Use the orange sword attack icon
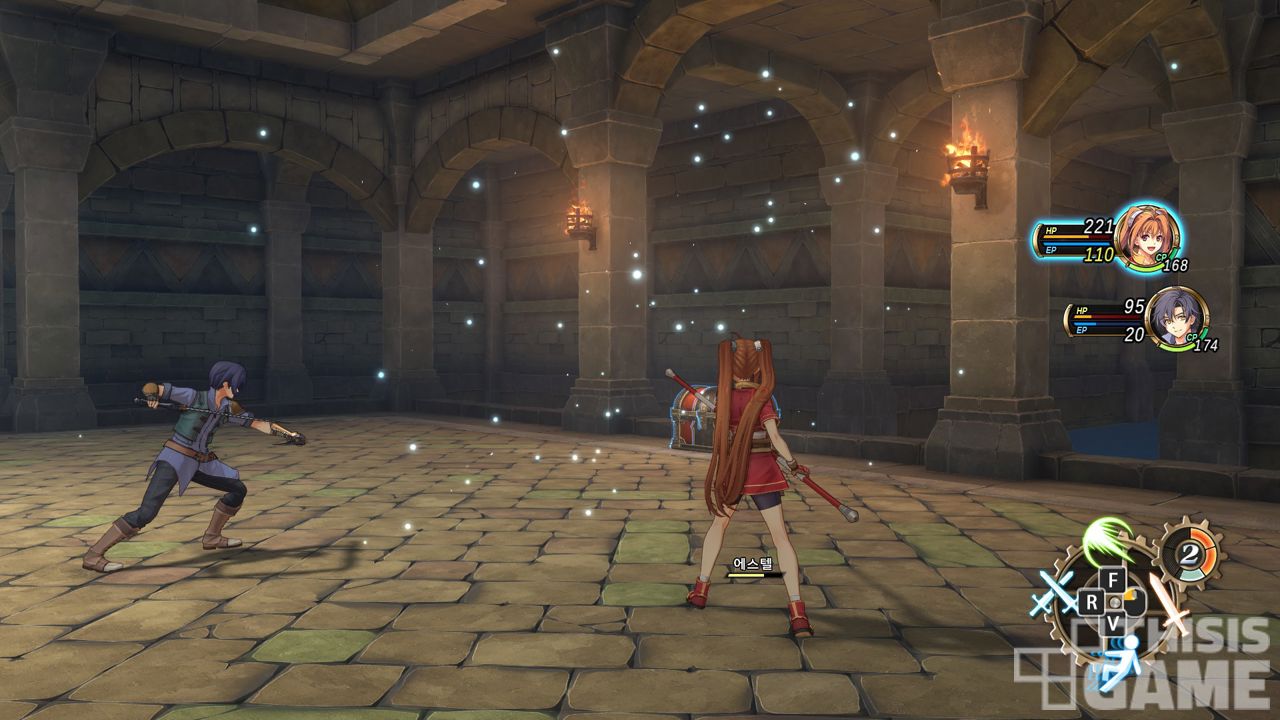 [1170, 604]
